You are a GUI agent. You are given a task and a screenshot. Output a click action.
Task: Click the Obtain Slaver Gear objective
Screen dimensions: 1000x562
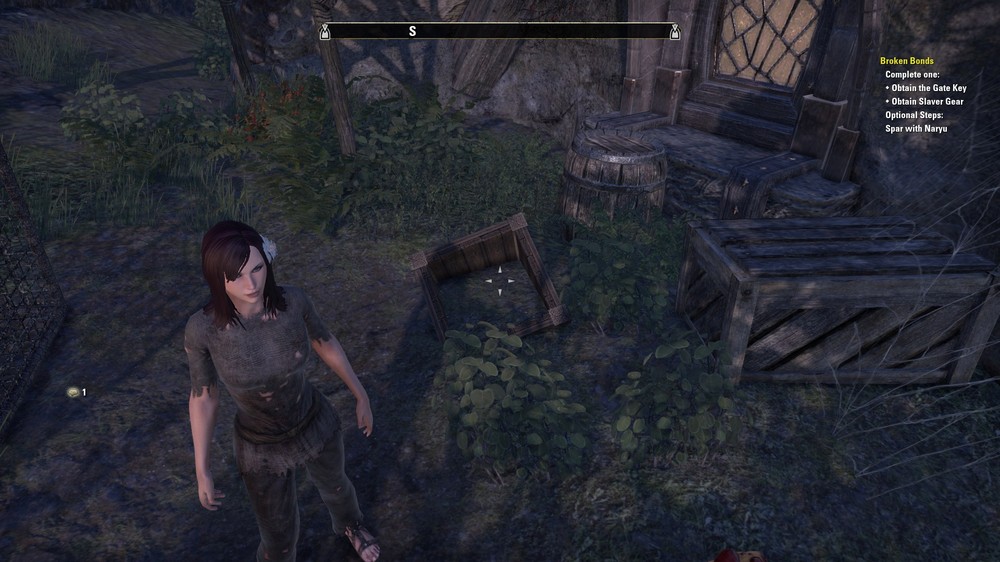pyautogui.click(x=929, y=102)
